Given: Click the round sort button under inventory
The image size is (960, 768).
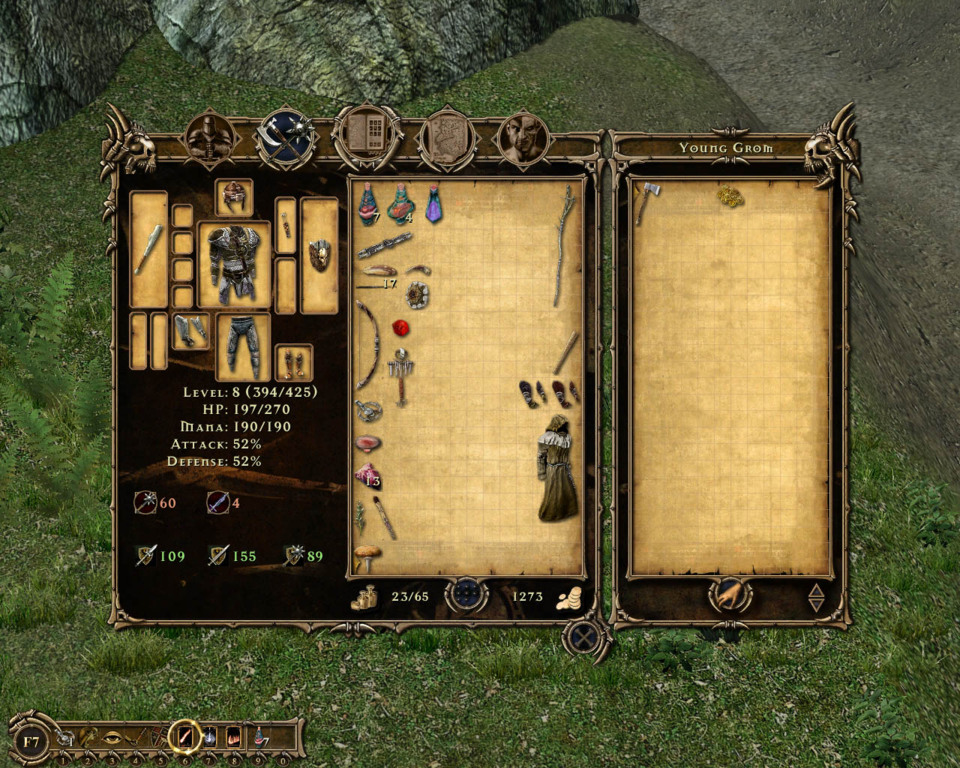Looking at the screenshot, I should click(466, 596).
